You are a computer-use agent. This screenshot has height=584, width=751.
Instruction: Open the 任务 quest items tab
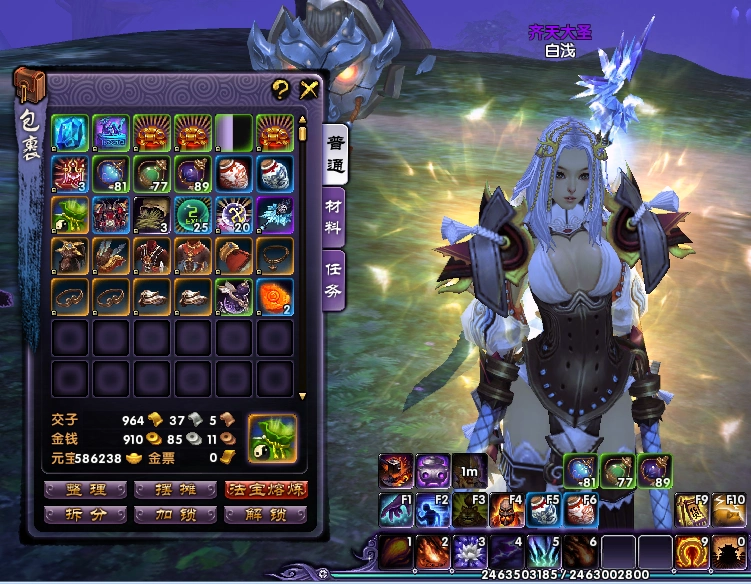[x=335, y=273]
